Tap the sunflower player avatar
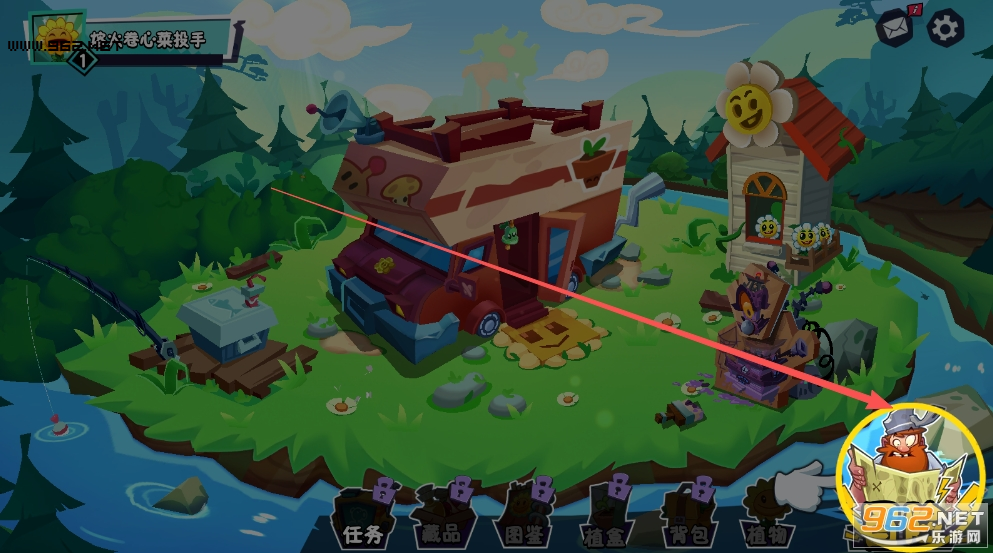The height and width of the screenshot is (553, 993). tap(54, 36)
